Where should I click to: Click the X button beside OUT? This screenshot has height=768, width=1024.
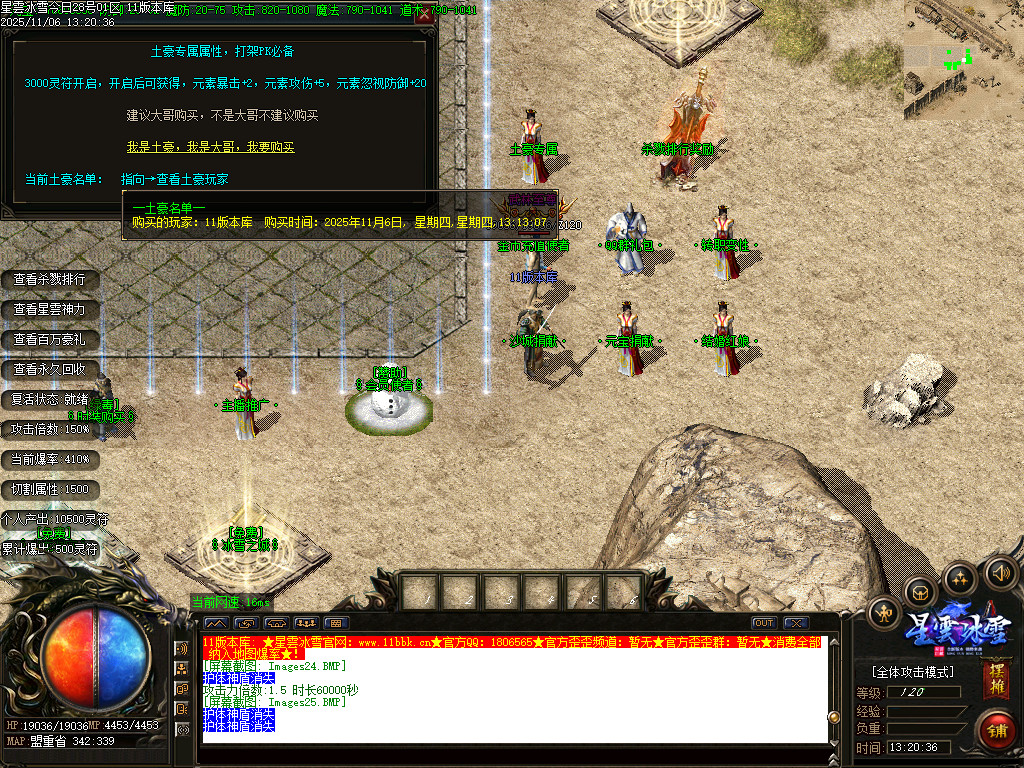pyautogui.click(x=796, y=623)
